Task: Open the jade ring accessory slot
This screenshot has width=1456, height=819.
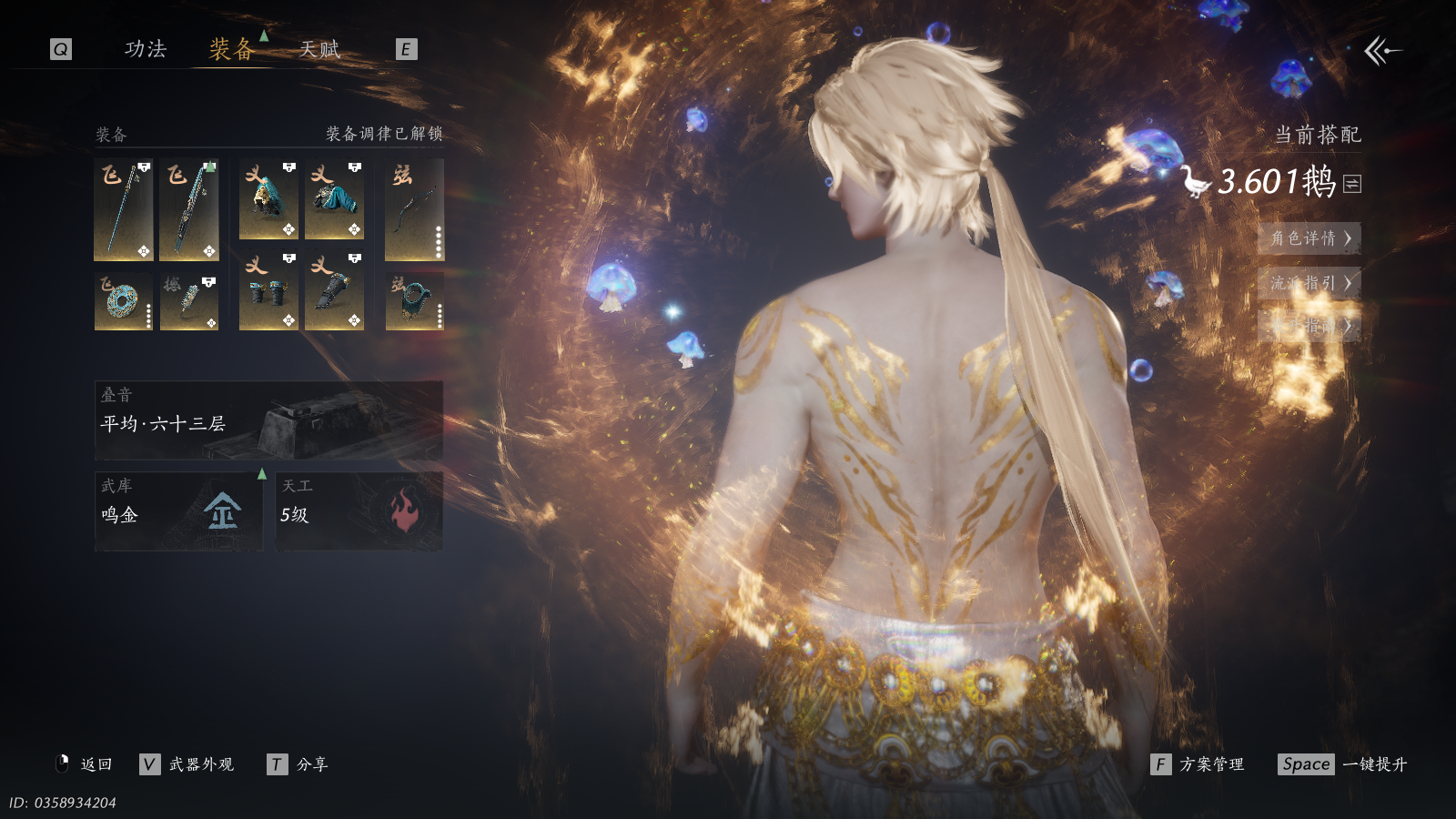Action: click(123, 301)
